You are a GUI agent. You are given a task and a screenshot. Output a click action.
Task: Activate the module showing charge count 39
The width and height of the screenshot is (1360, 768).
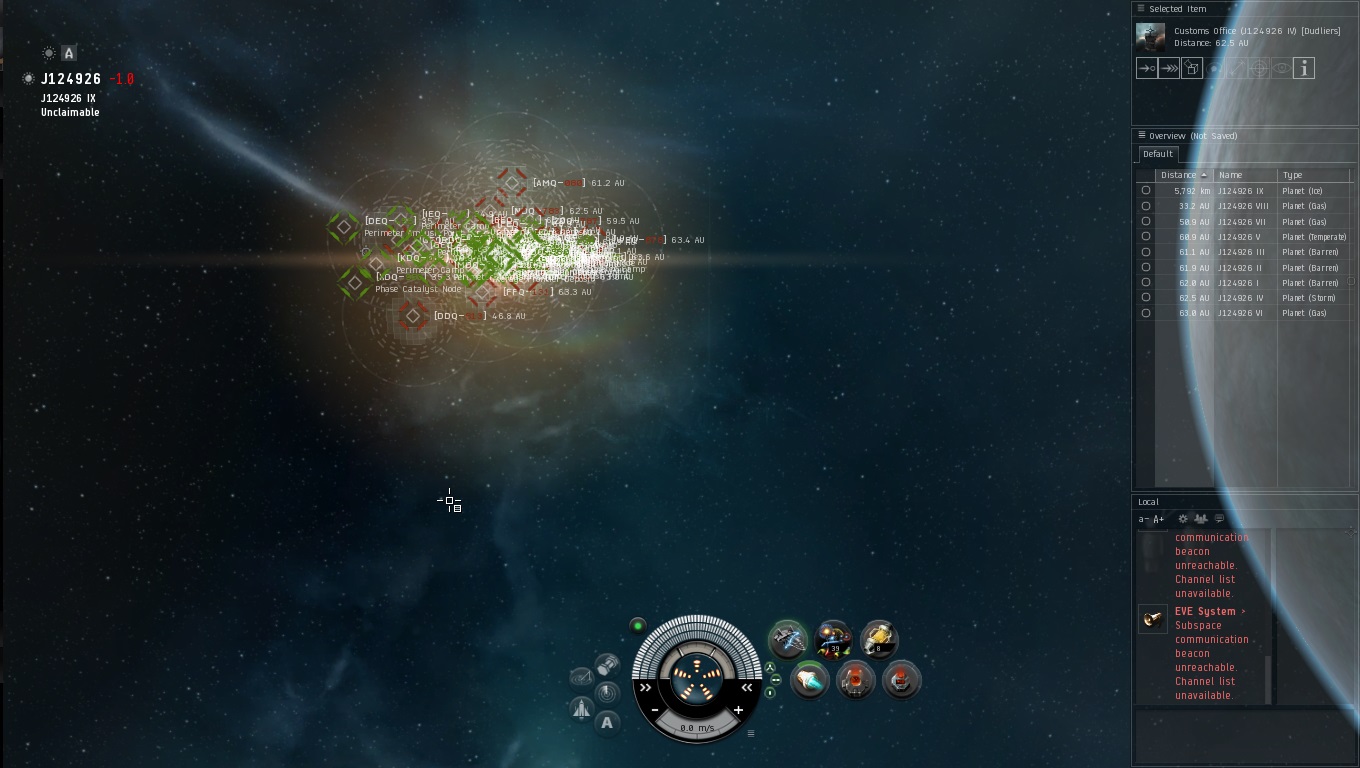[x=833, y=639]
